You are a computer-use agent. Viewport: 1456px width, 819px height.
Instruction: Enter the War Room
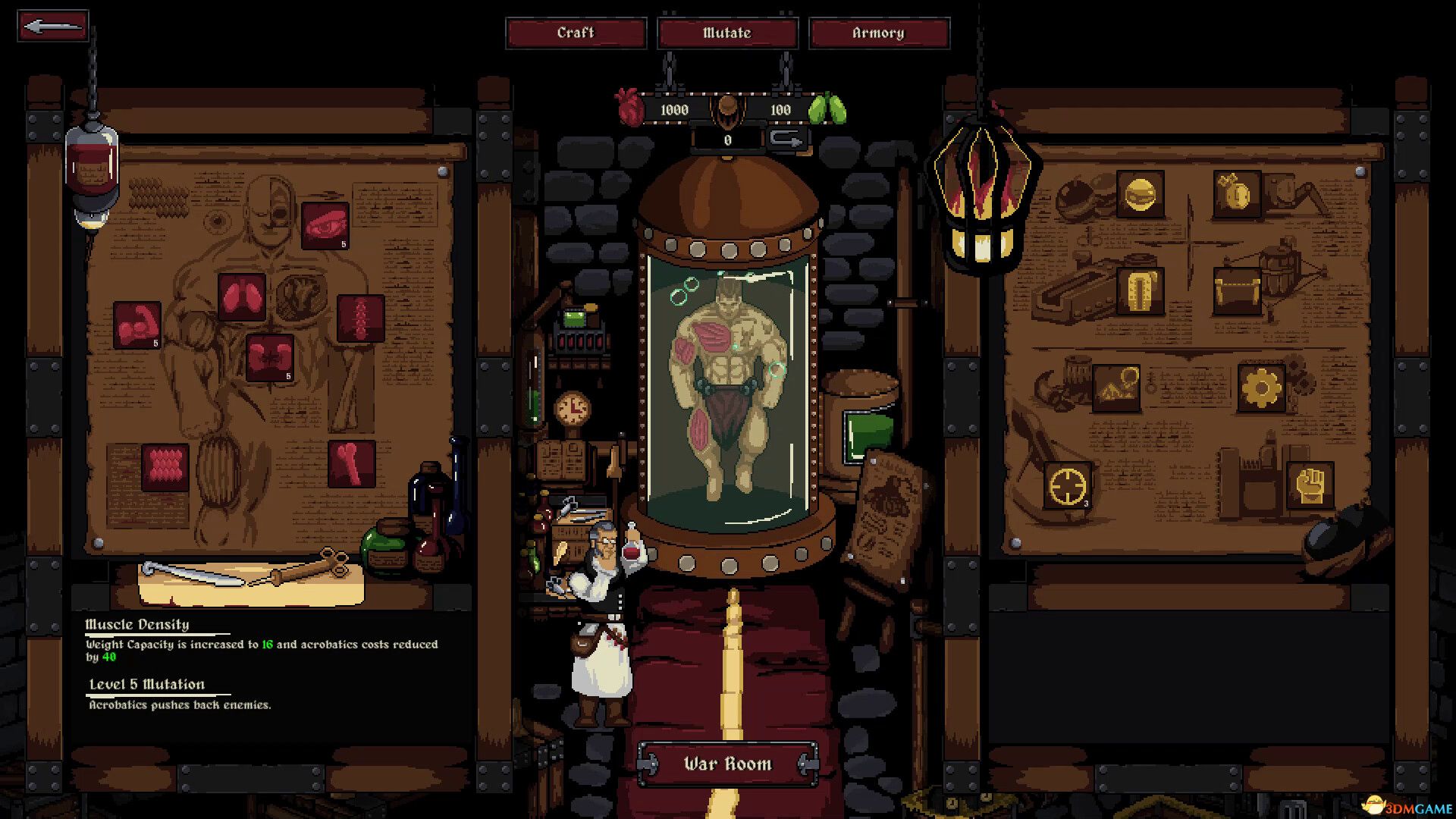pos(727,764)
